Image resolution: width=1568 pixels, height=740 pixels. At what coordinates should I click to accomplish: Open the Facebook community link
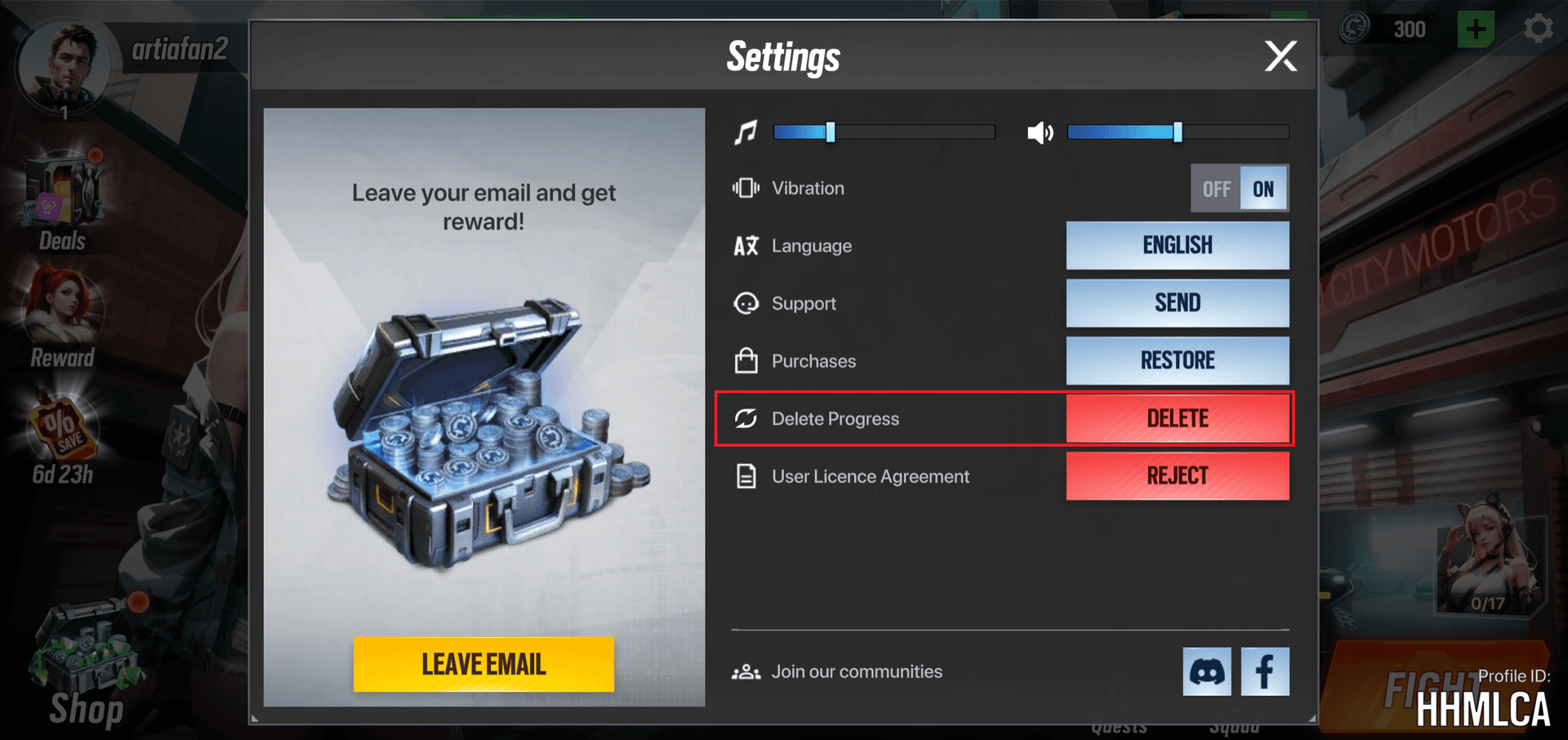click(1264, 671)
